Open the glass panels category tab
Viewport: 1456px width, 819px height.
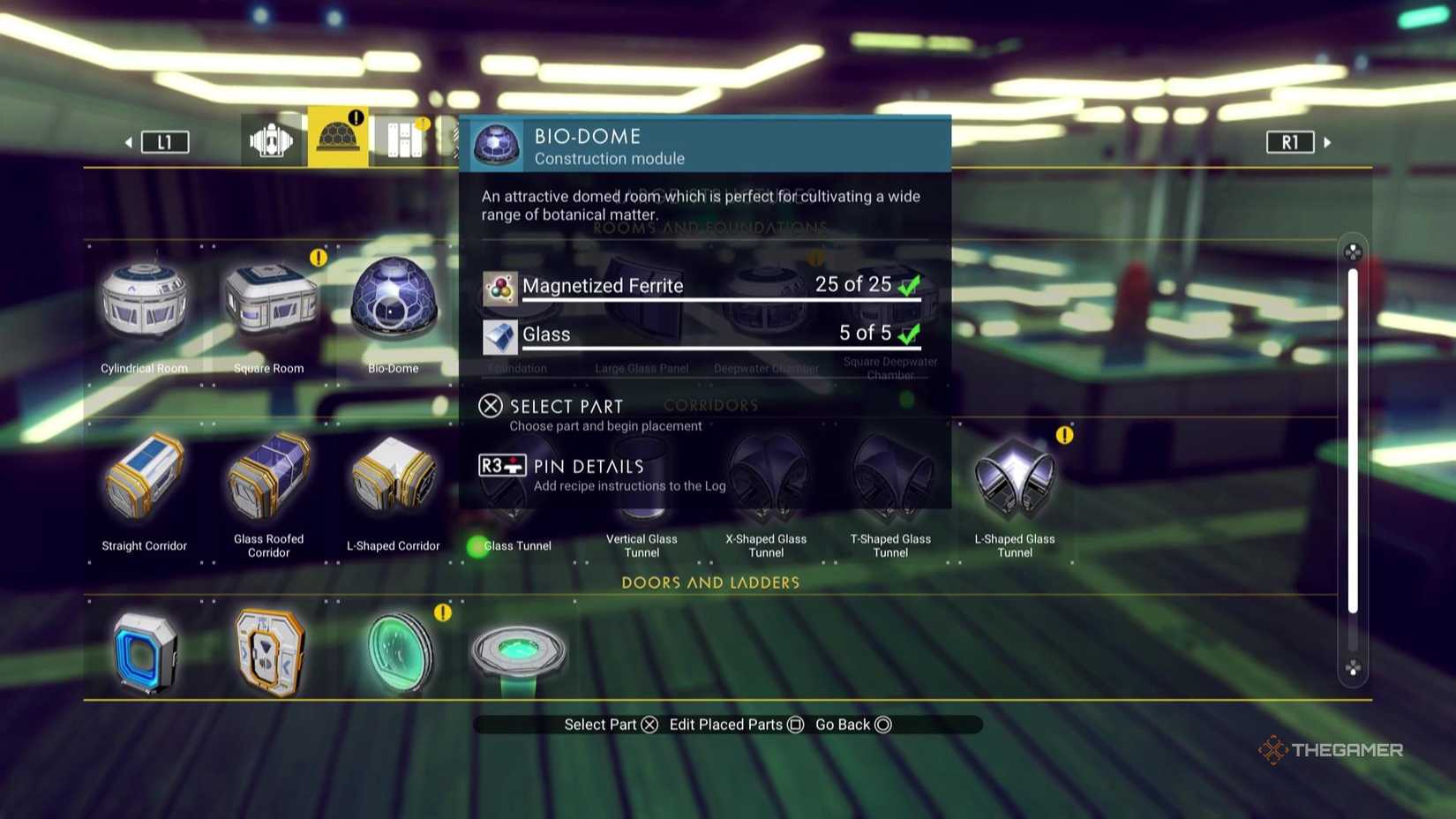[403, 138]
